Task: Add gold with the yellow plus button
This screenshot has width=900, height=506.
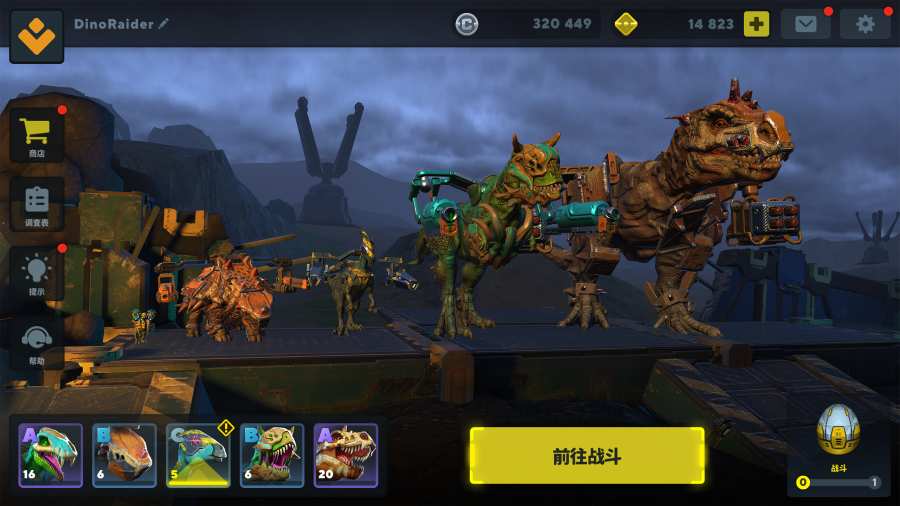Action: [756, 24]
